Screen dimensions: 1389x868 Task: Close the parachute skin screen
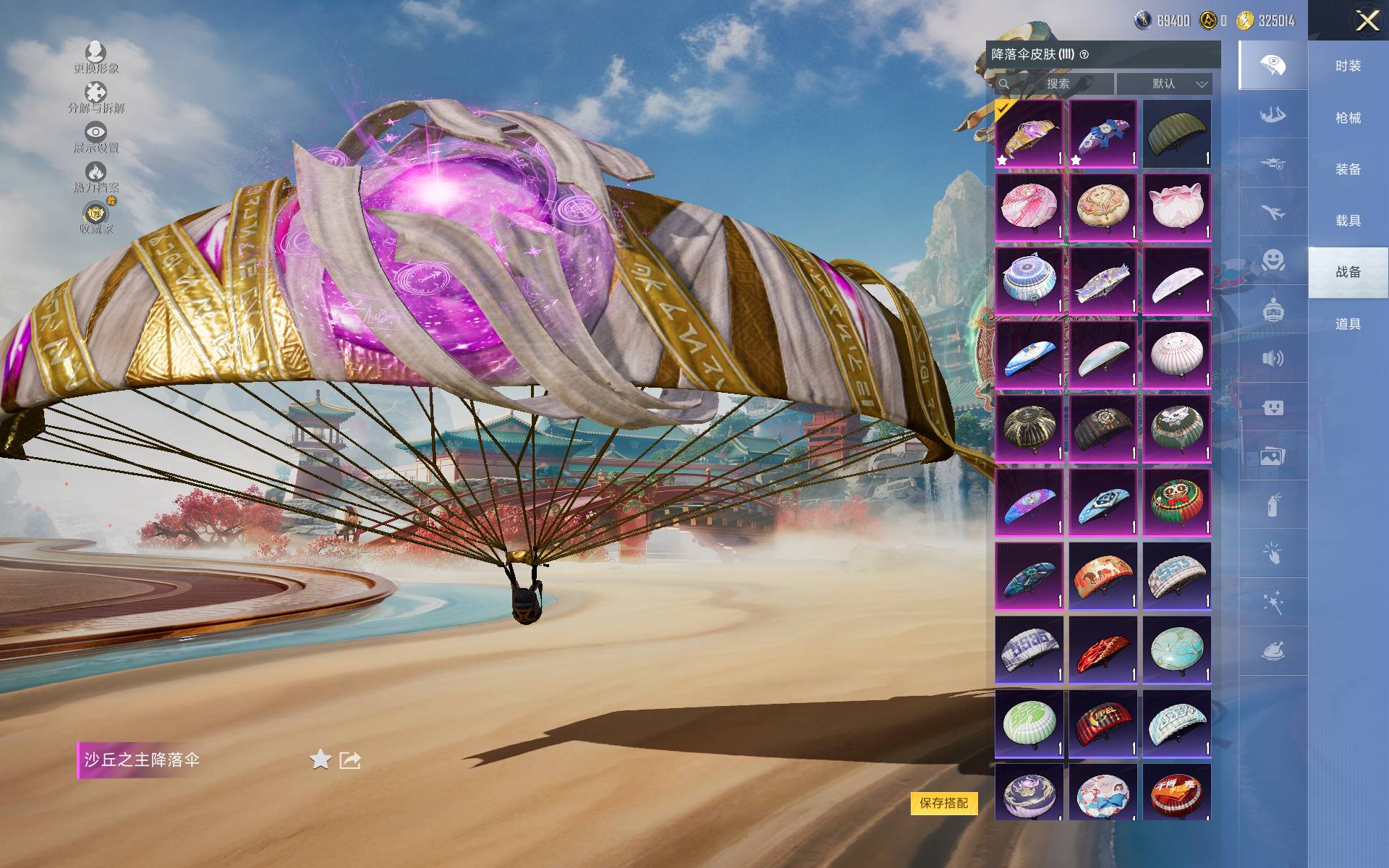[1367, 20]
